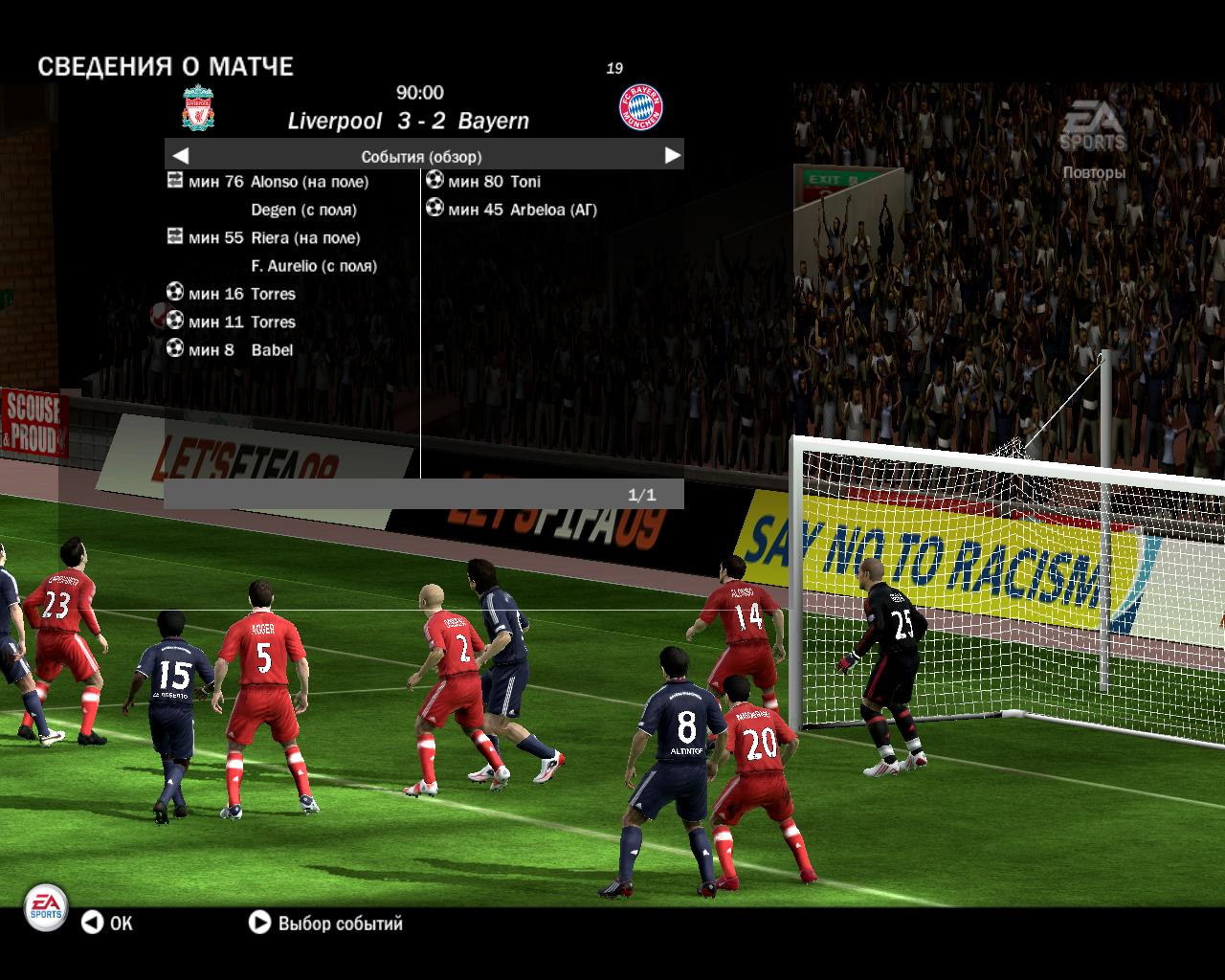
Task: Go to next events view with right arrow
Action: (672, 155)
